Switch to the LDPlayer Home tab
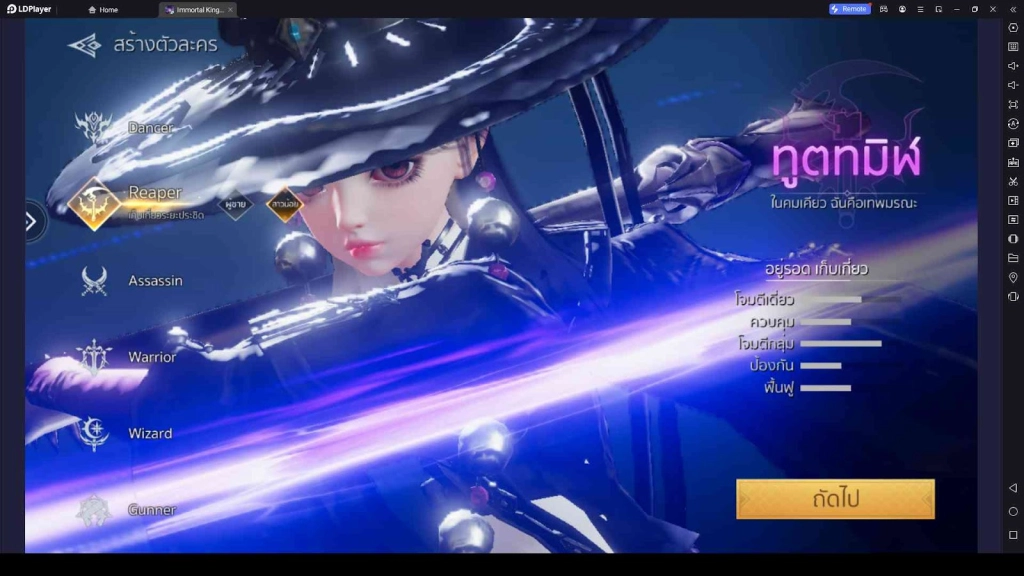Screen dimensions: 1024x576 103,9
